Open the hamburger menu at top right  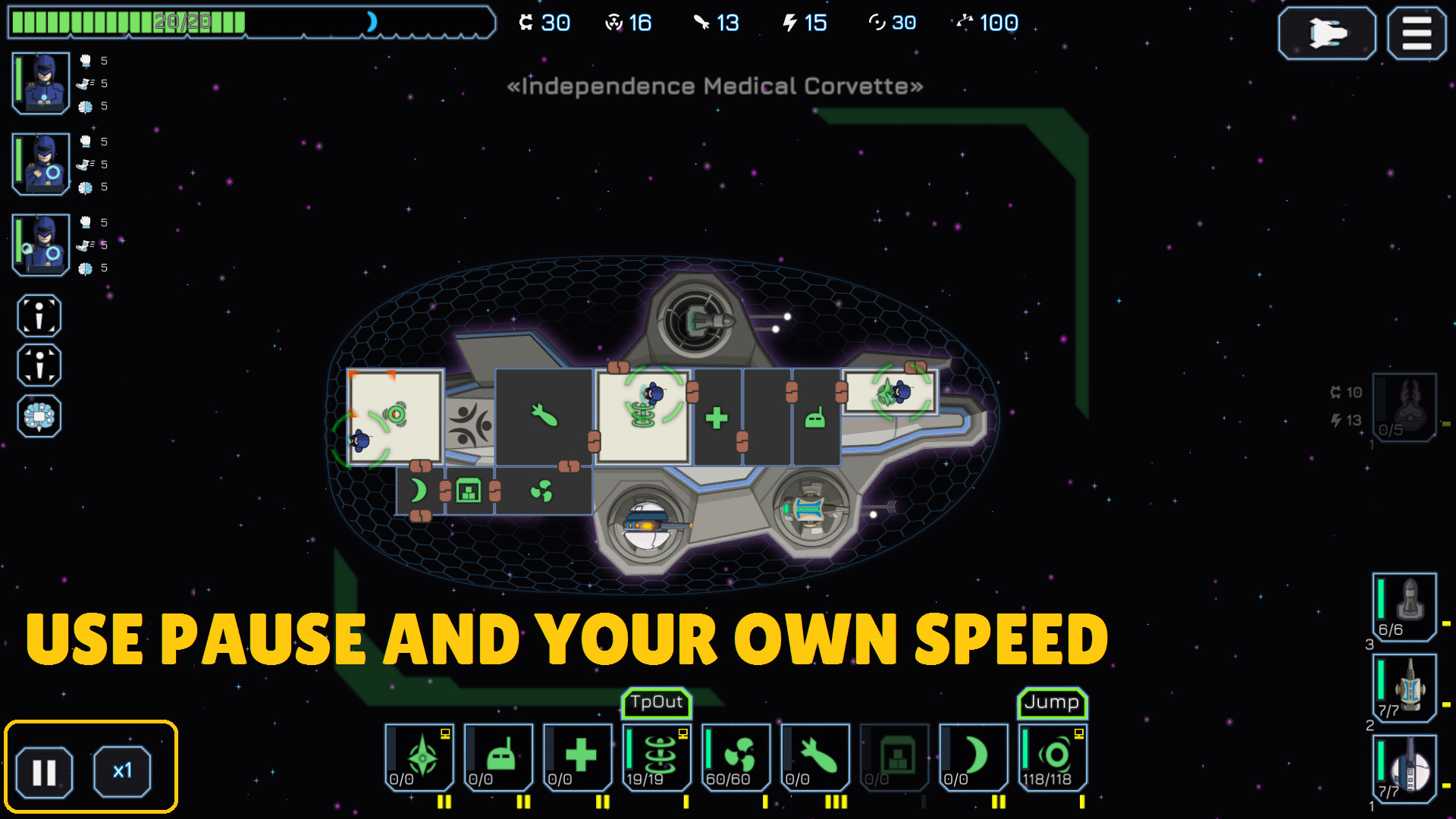[x=1416, y=33]
